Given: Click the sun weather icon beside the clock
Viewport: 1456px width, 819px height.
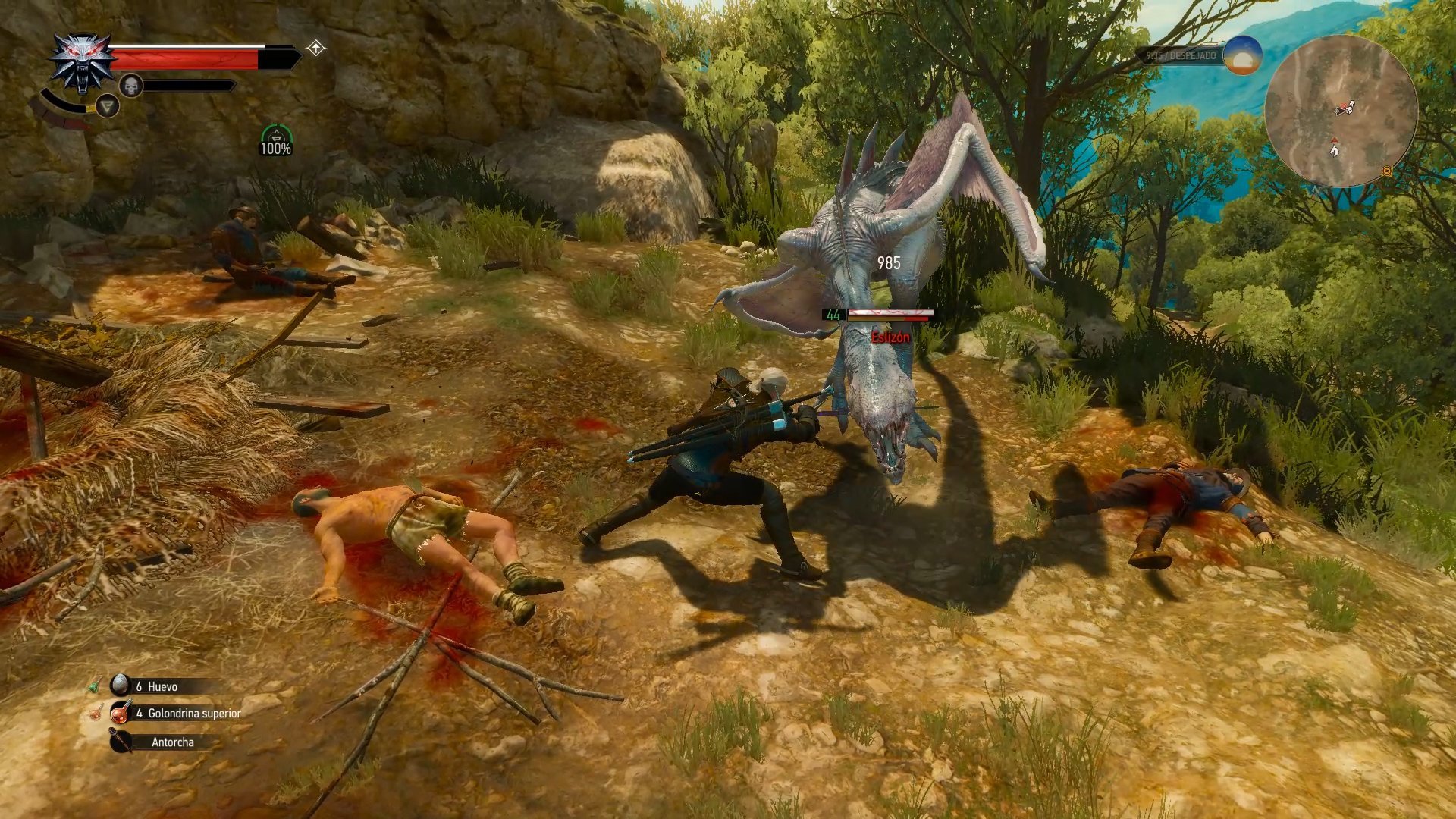Looking at the screenshot, I should click(x=1243, y=54).
